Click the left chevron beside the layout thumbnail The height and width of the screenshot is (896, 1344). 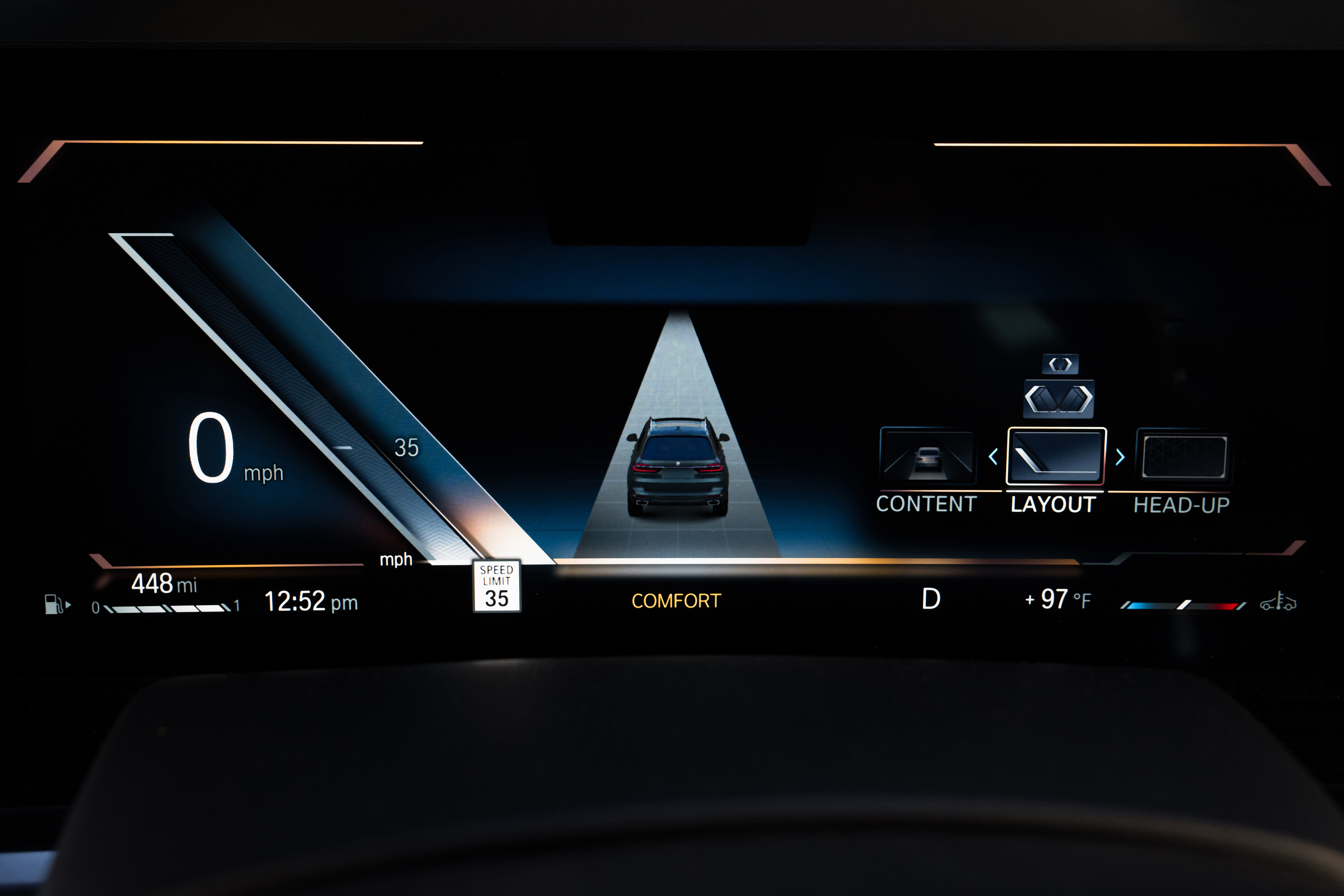click(x=993, y=457)
